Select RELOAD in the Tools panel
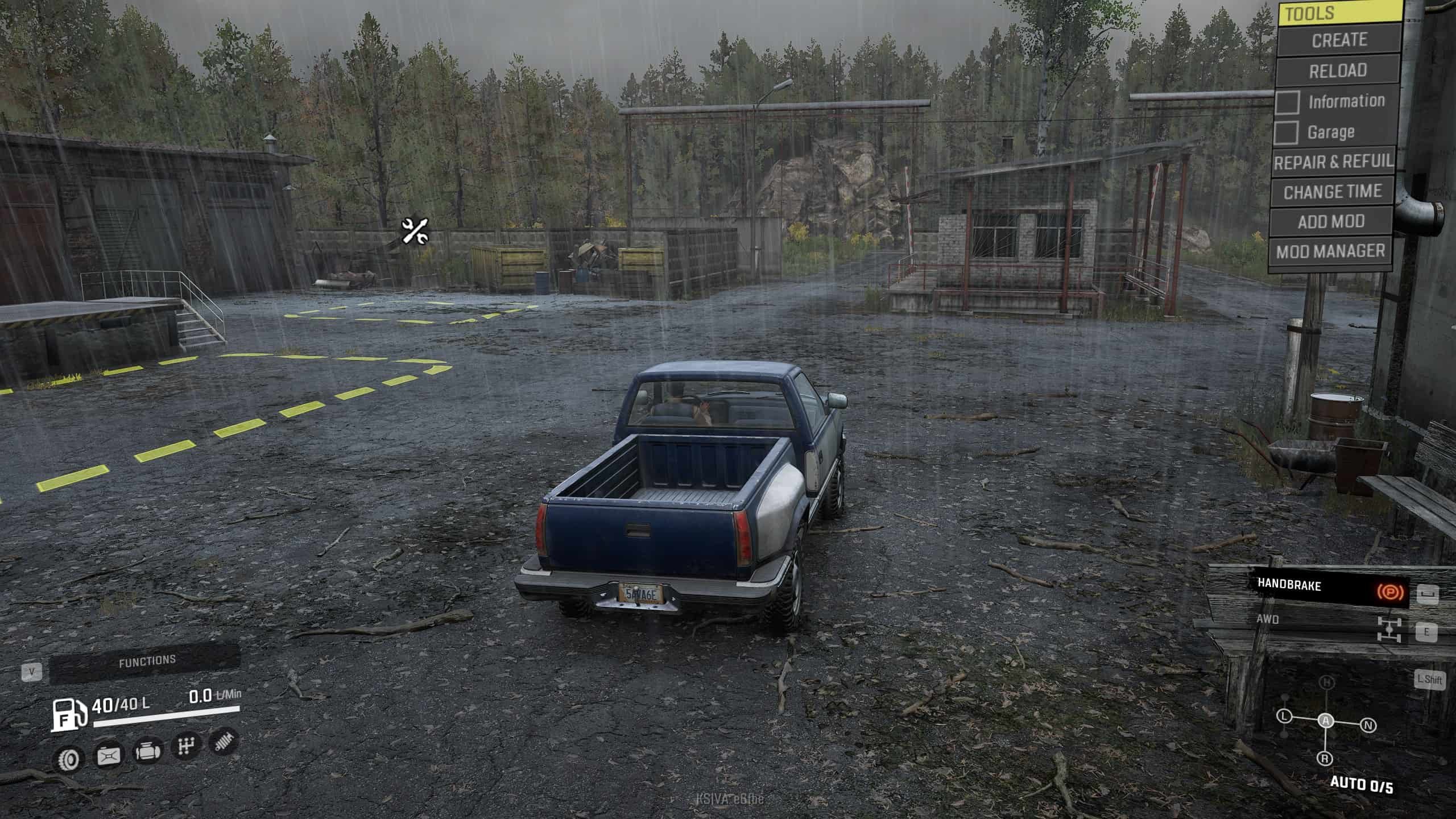The image size is (1456, 819). coord(1338,71)
